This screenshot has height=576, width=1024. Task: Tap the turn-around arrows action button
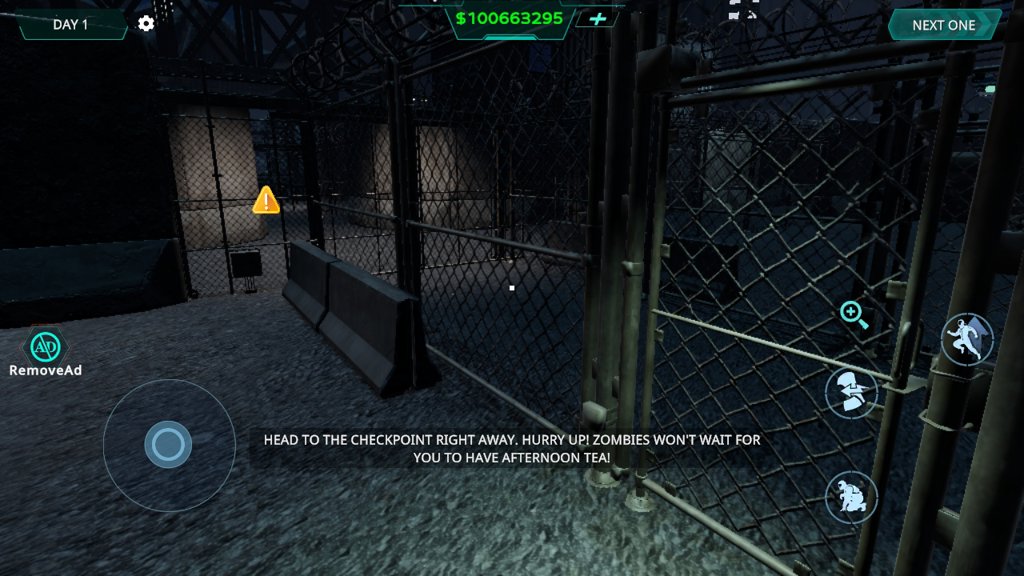coord(851,392)
